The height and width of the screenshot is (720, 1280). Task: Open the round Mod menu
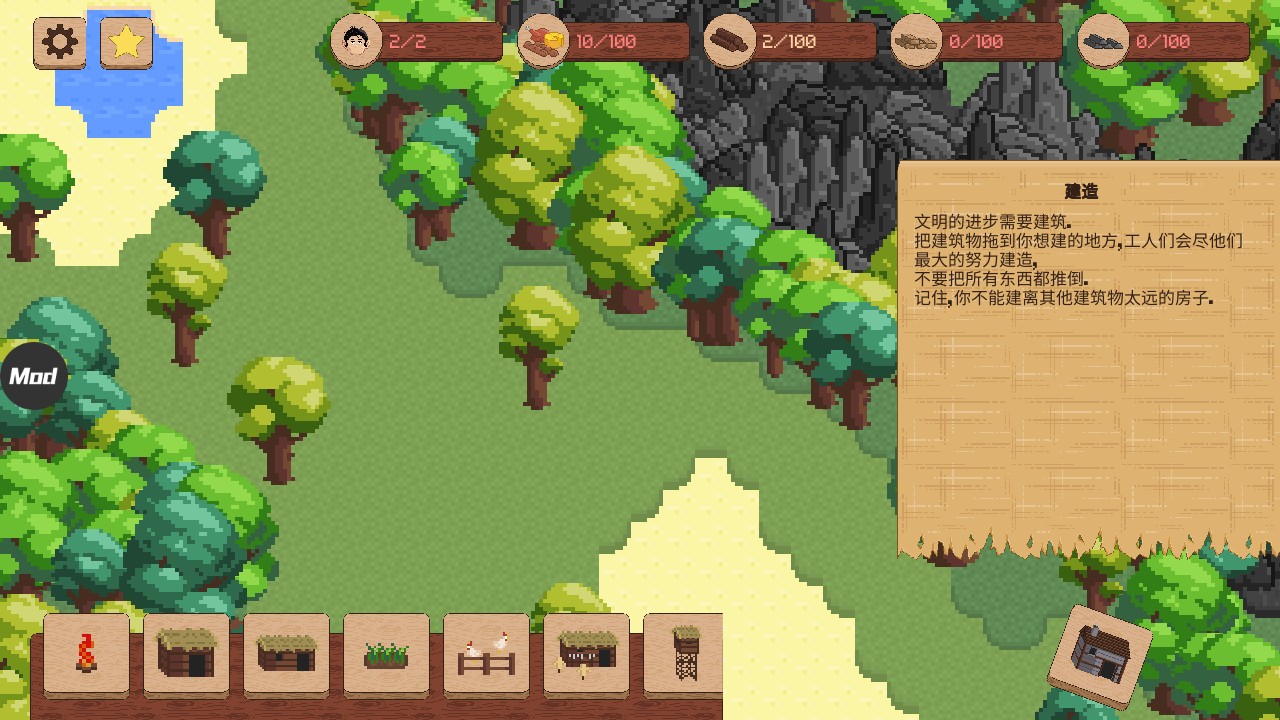[33, 376]
